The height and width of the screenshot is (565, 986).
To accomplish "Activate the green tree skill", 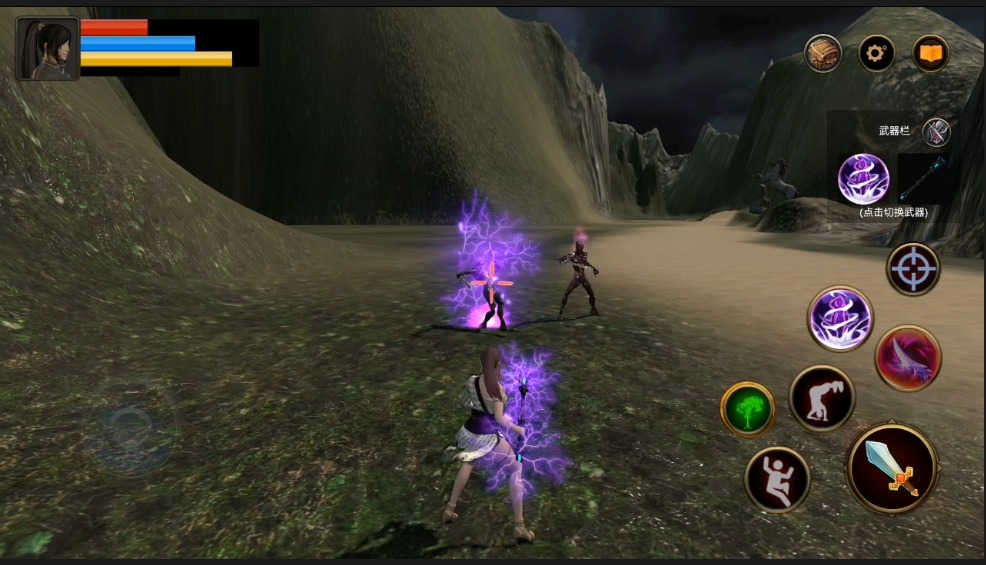I will coord(748,409).
